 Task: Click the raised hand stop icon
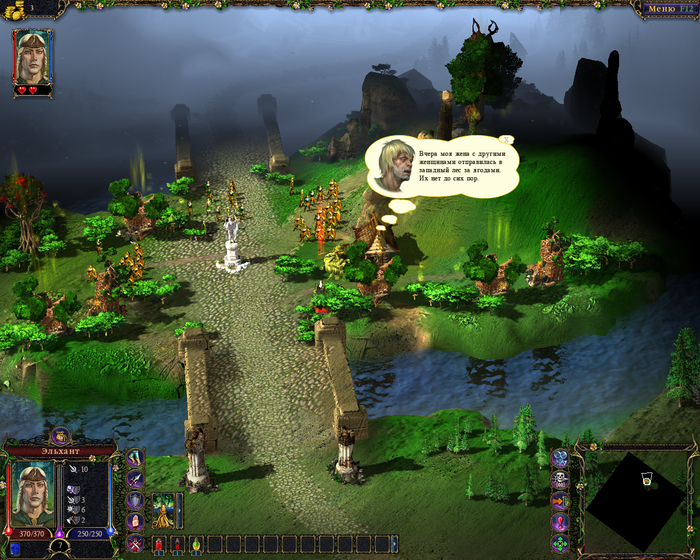pyautogui.click(x=135, y=521)
